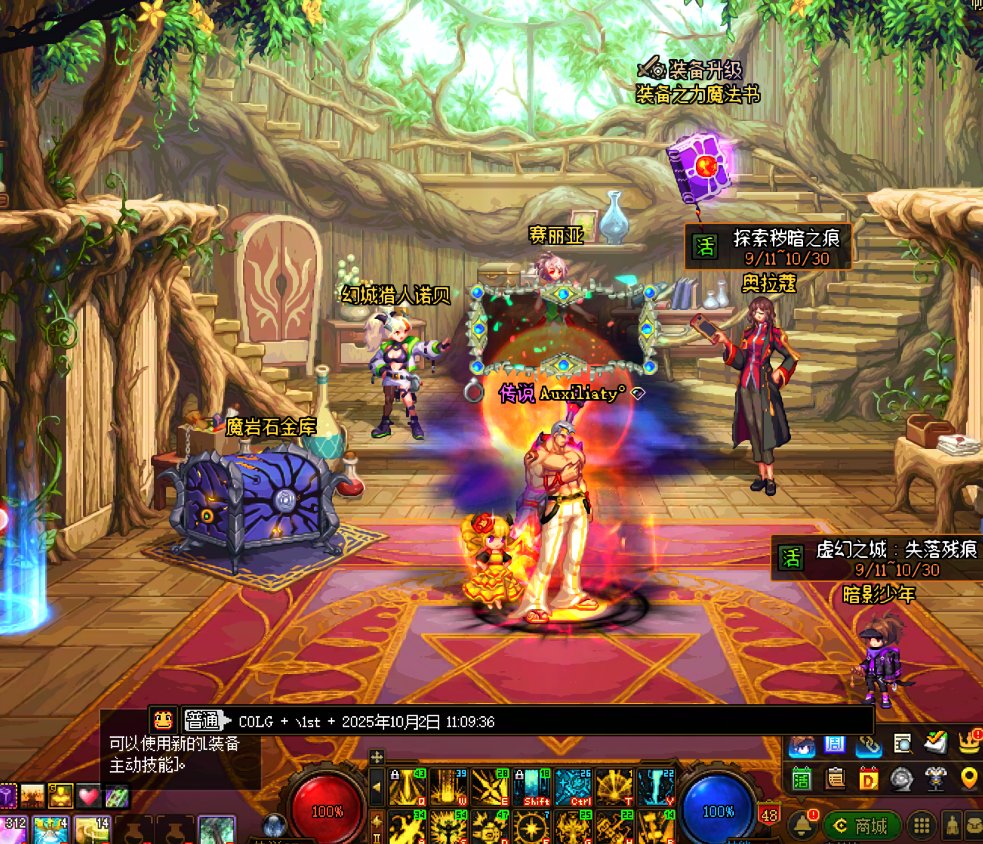
Task: Click the notification bell icon
Action: (x=801, y=825)
